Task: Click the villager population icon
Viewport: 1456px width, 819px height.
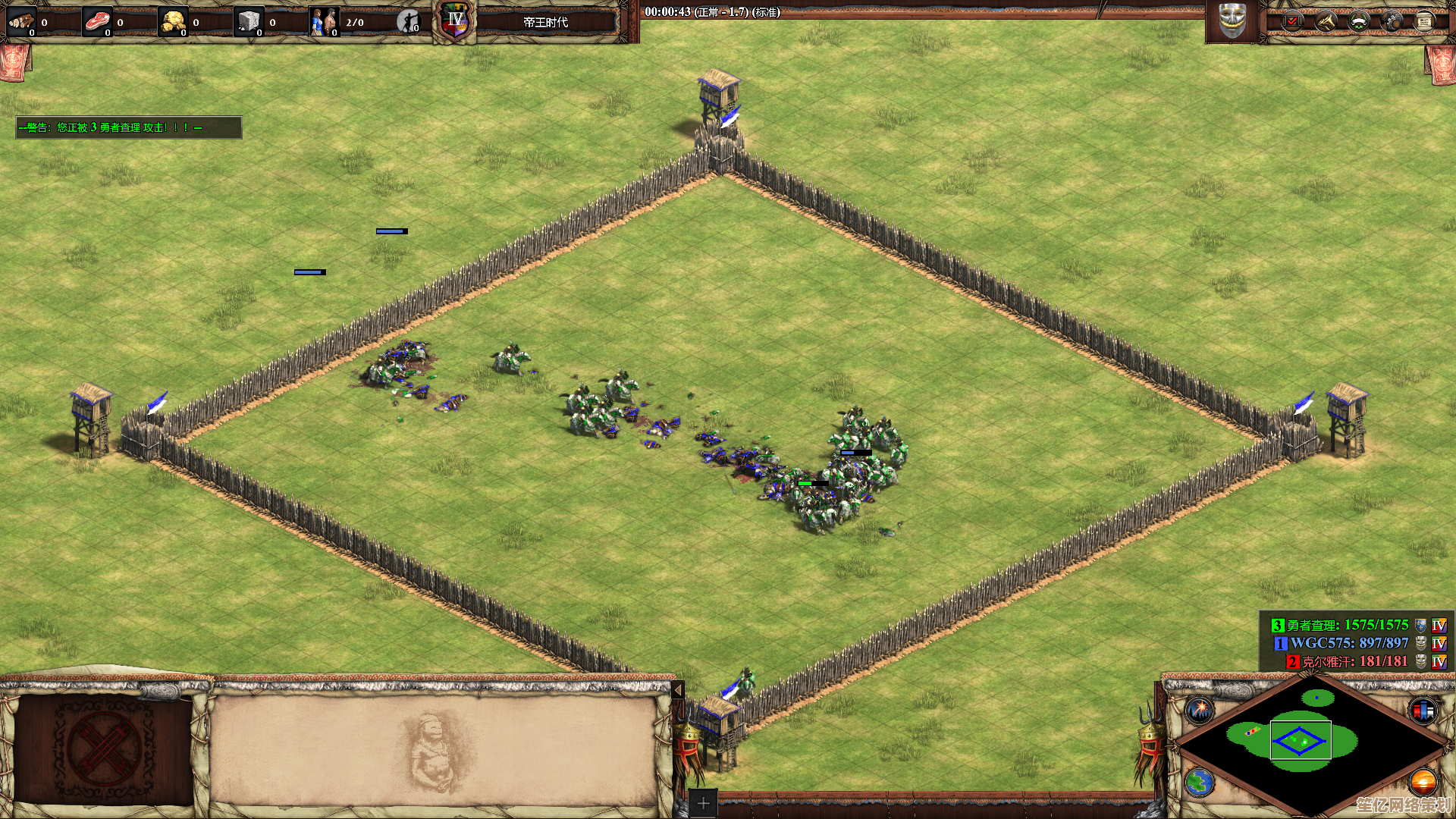Action: tap(325, 22)
